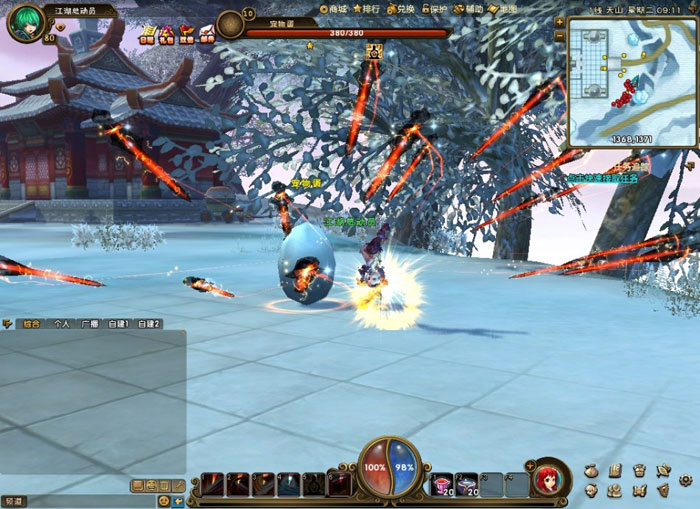This screenshot has height=509, width=700.
Task: Click the chat text input field
Action: (90, 500)
